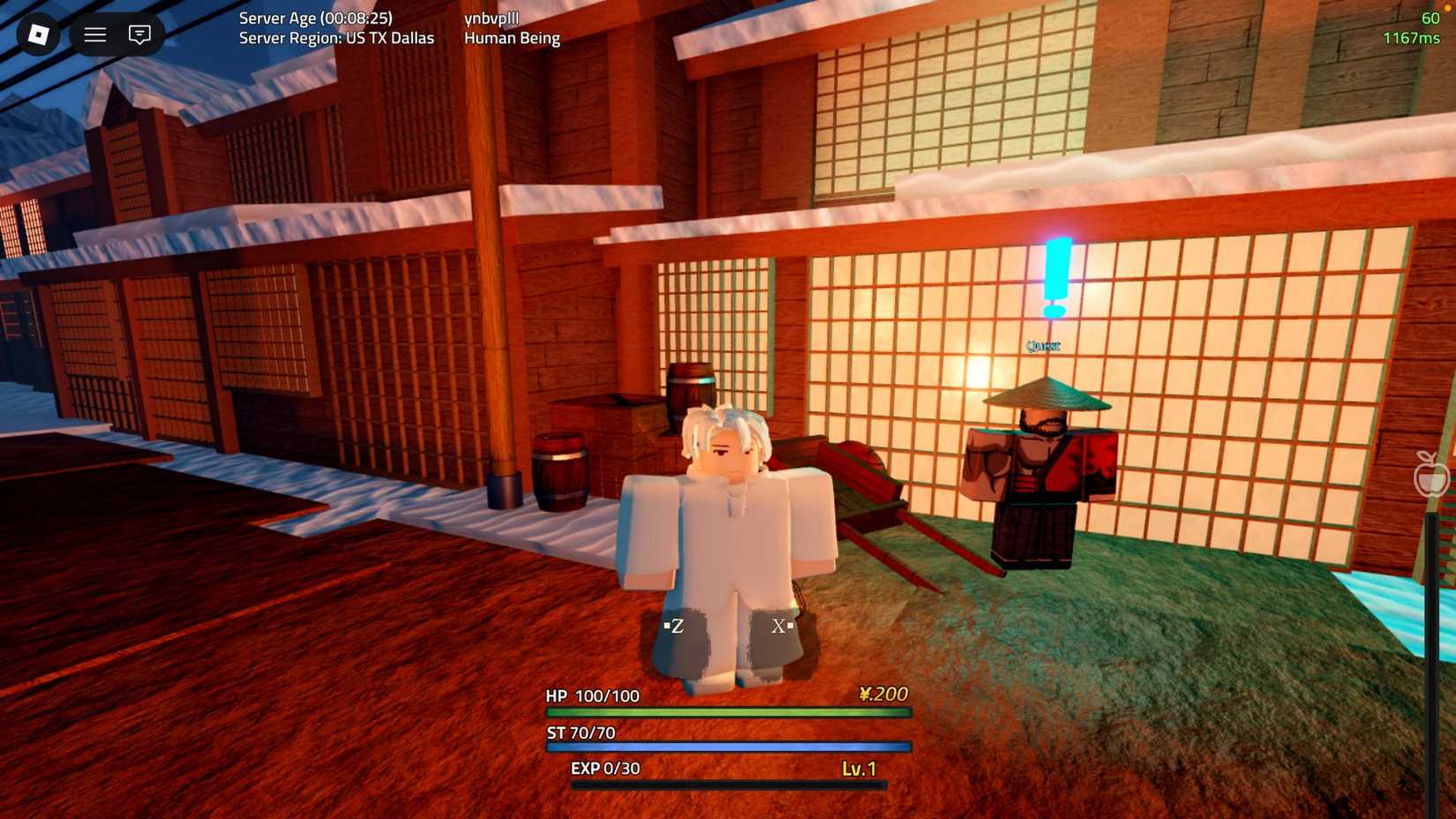
Task: Open the chat bubble icon
Action: 139,35
